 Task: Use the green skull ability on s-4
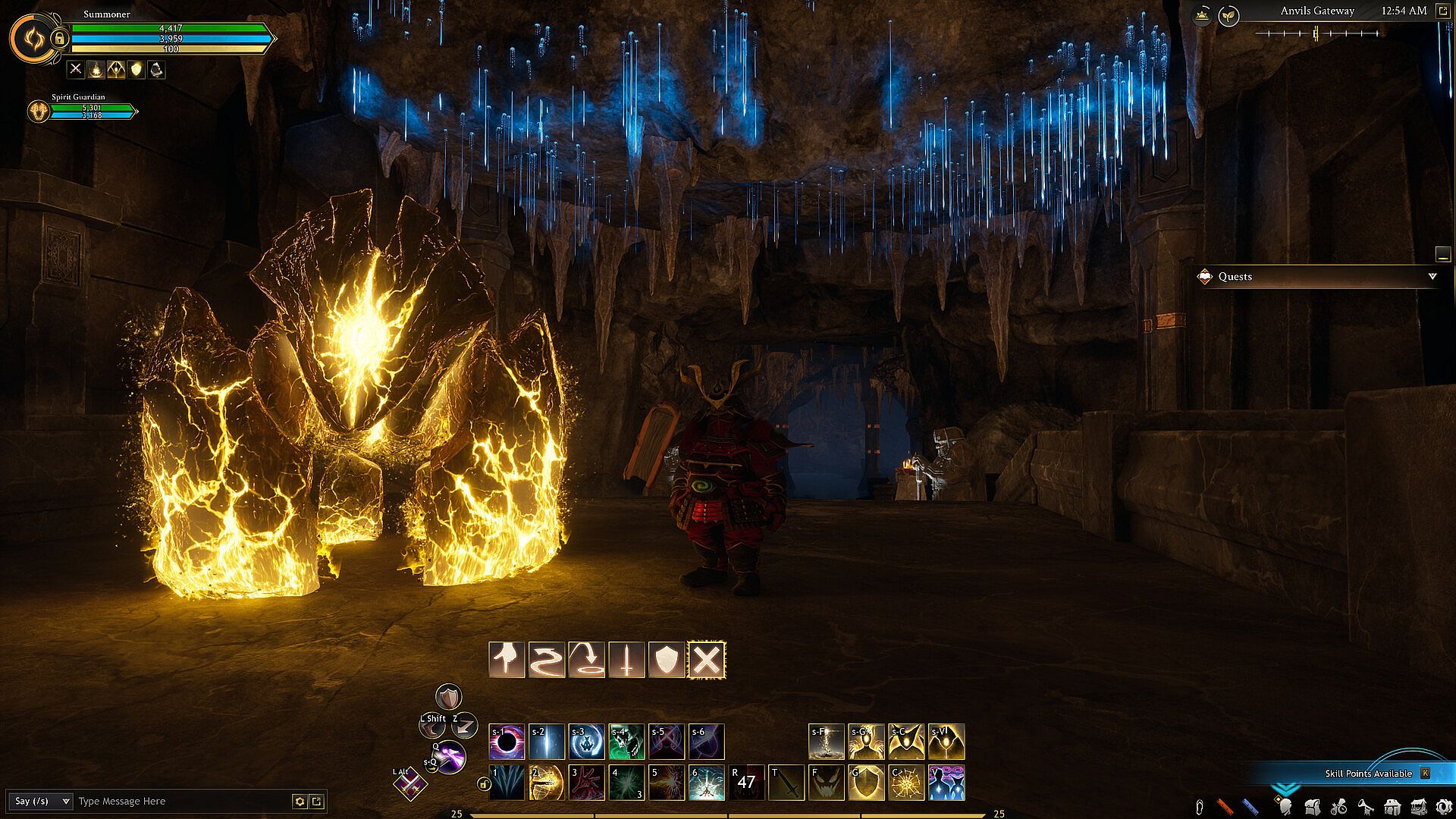[x=626, y=742]
